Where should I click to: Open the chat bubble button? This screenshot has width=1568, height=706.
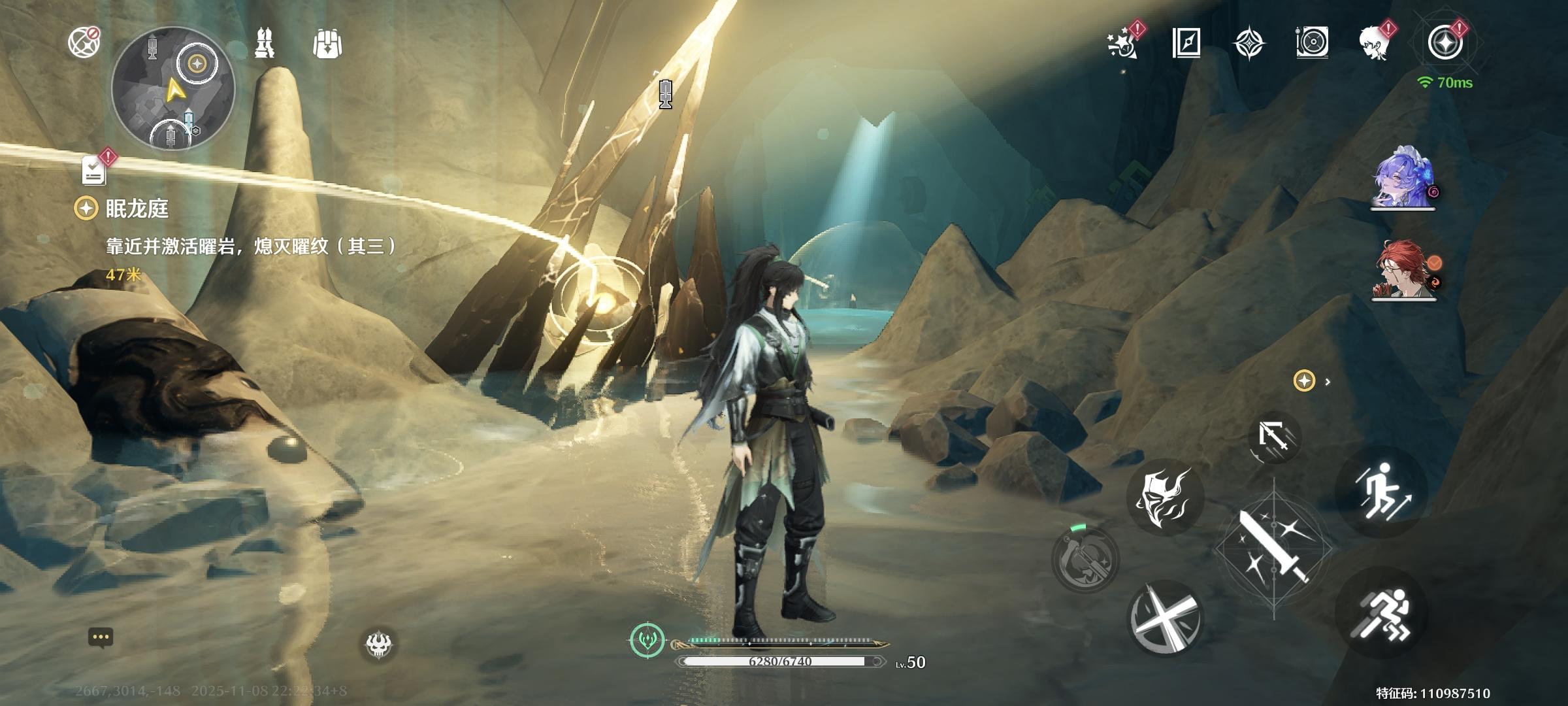click(101, 637)
